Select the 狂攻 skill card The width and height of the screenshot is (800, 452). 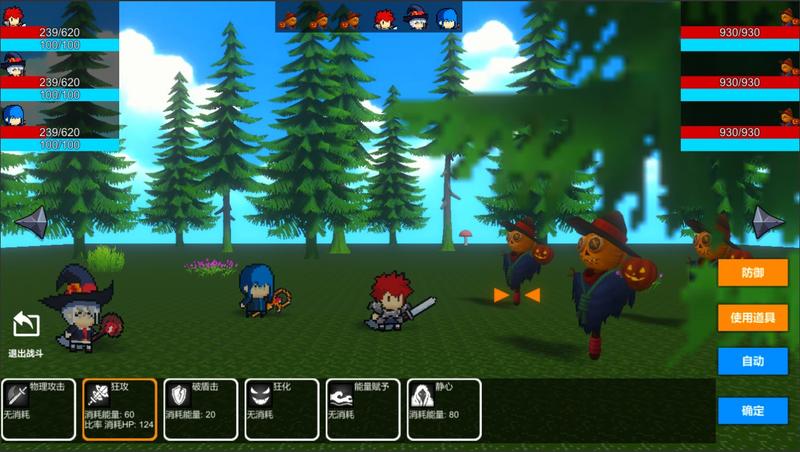119,409
